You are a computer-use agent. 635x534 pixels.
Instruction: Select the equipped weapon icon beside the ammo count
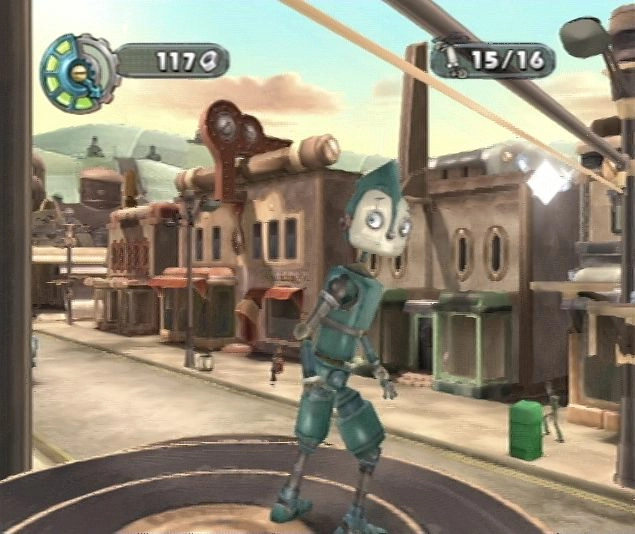455,59
